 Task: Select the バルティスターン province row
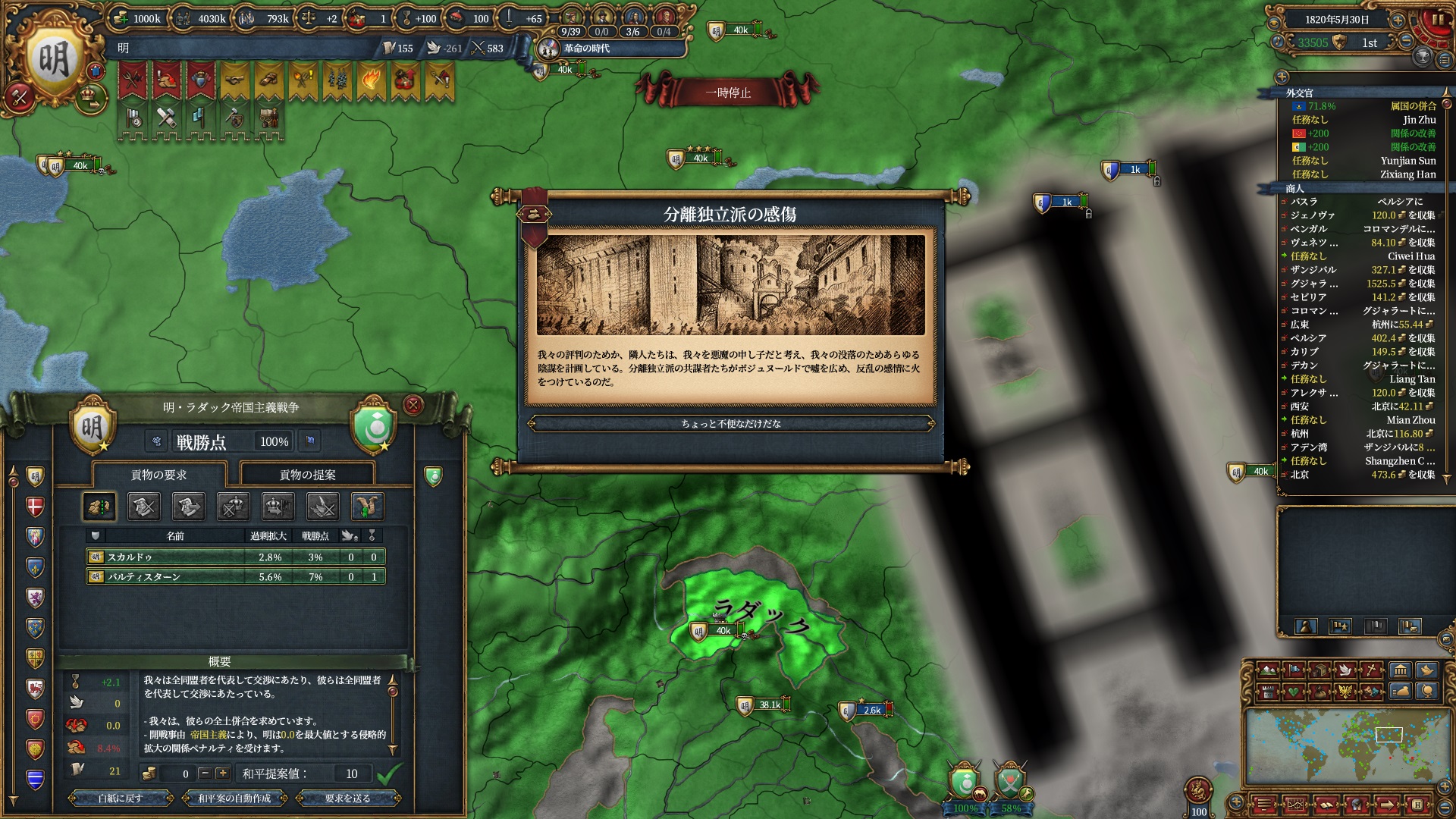tap(235, 576)
